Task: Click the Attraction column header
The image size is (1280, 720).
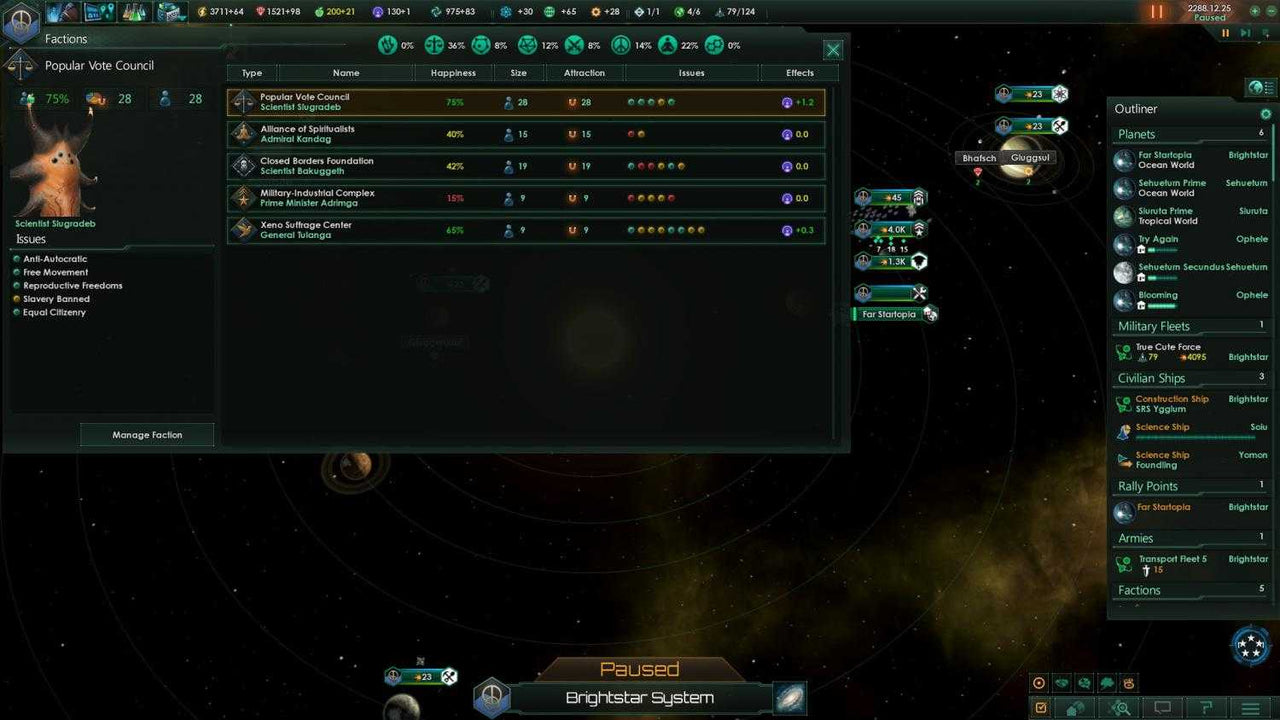Action: click(584, 72)
